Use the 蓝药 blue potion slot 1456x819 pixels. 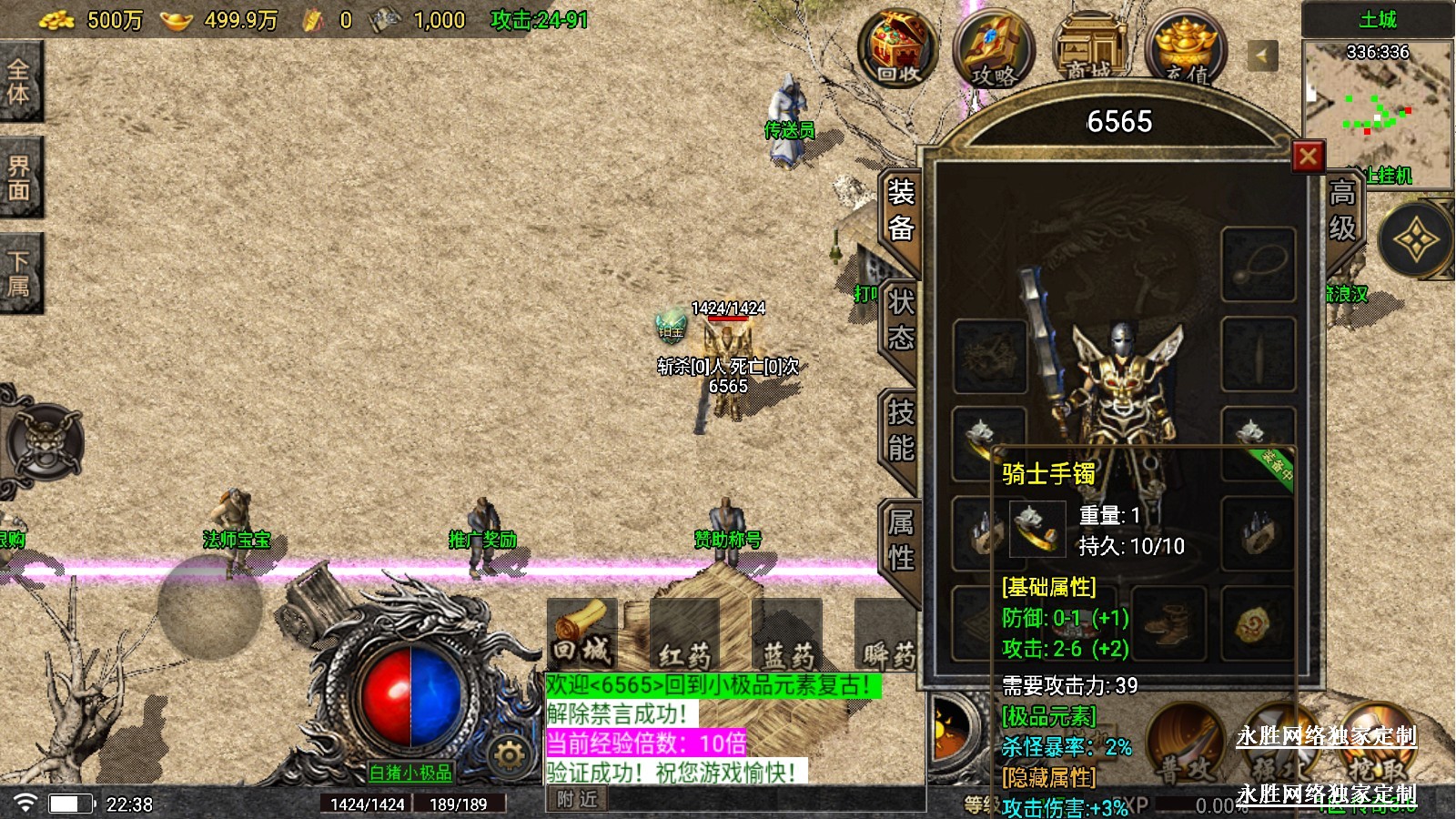788,635
